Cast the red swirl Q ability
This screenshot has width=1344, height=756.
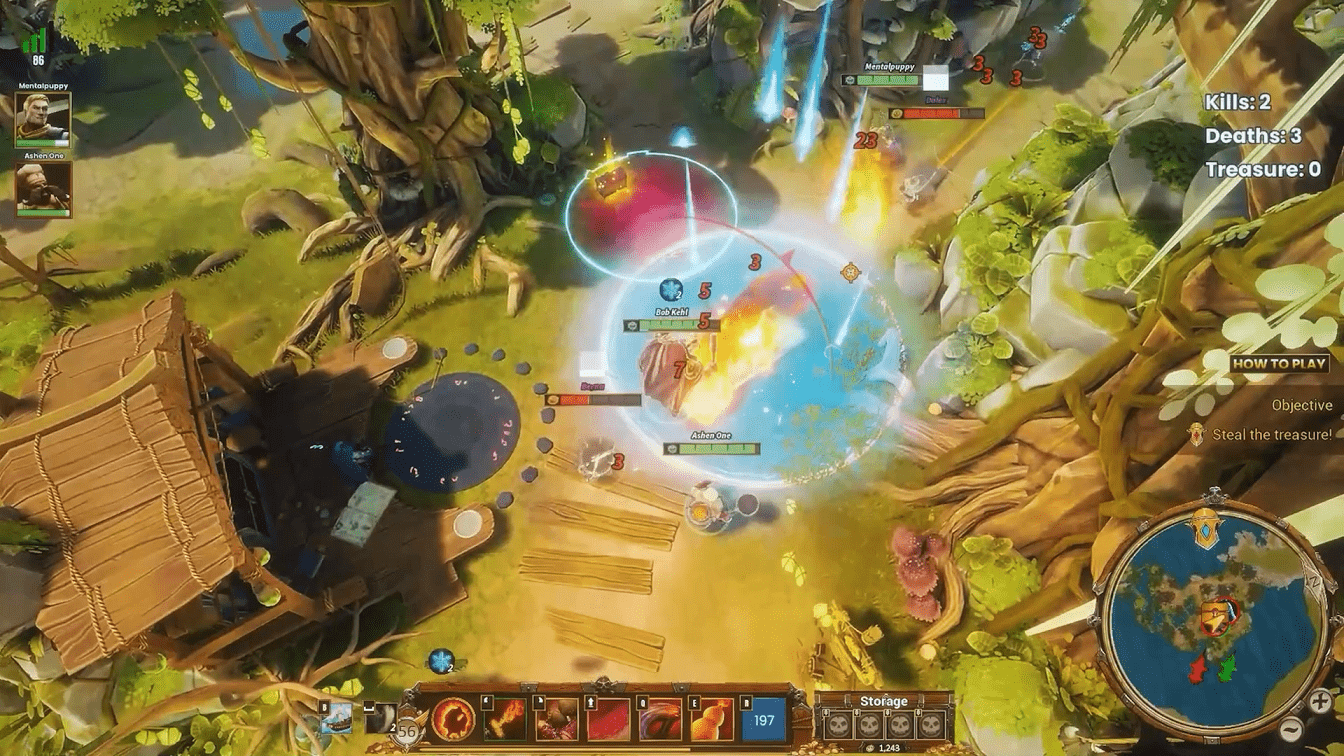[x=661, y=722]
